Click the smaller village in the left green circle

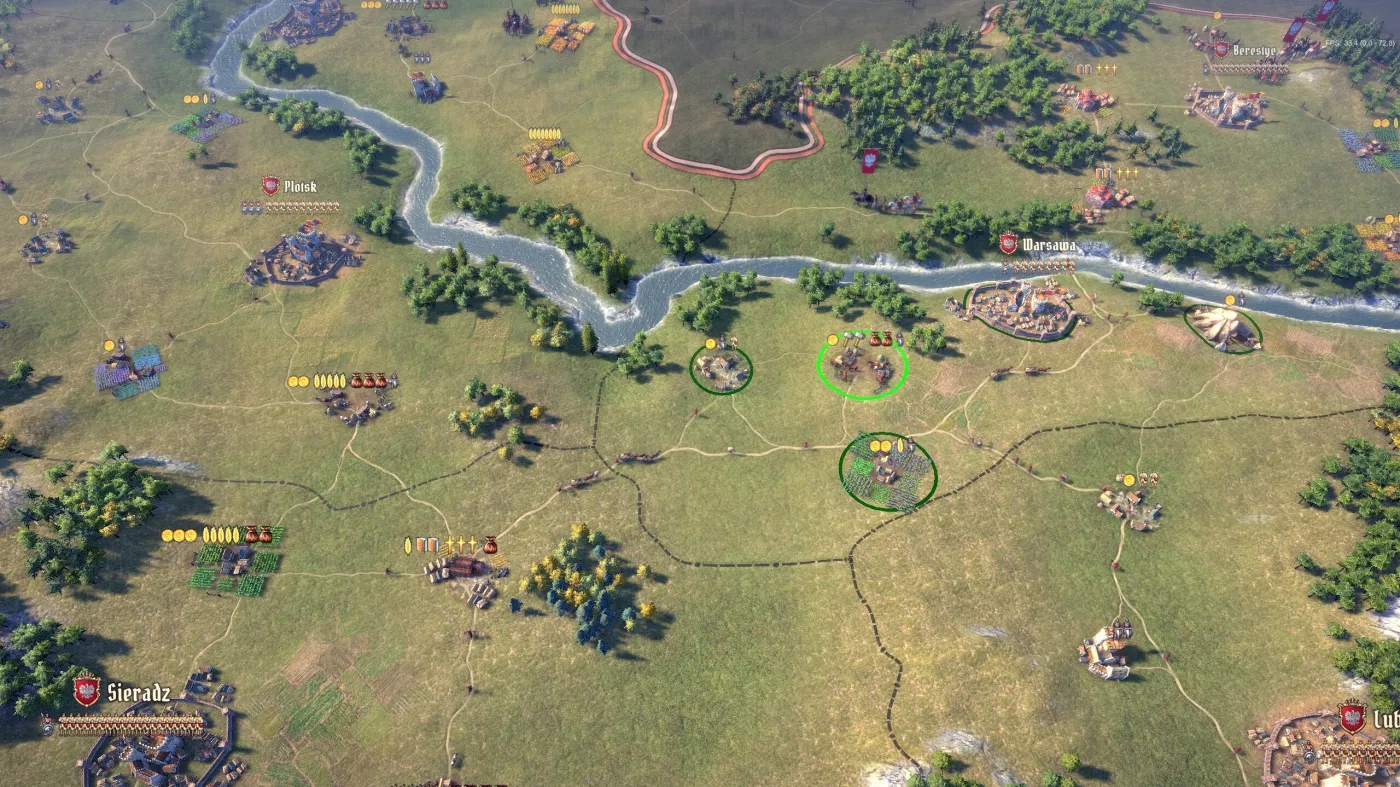coord(720,368)
